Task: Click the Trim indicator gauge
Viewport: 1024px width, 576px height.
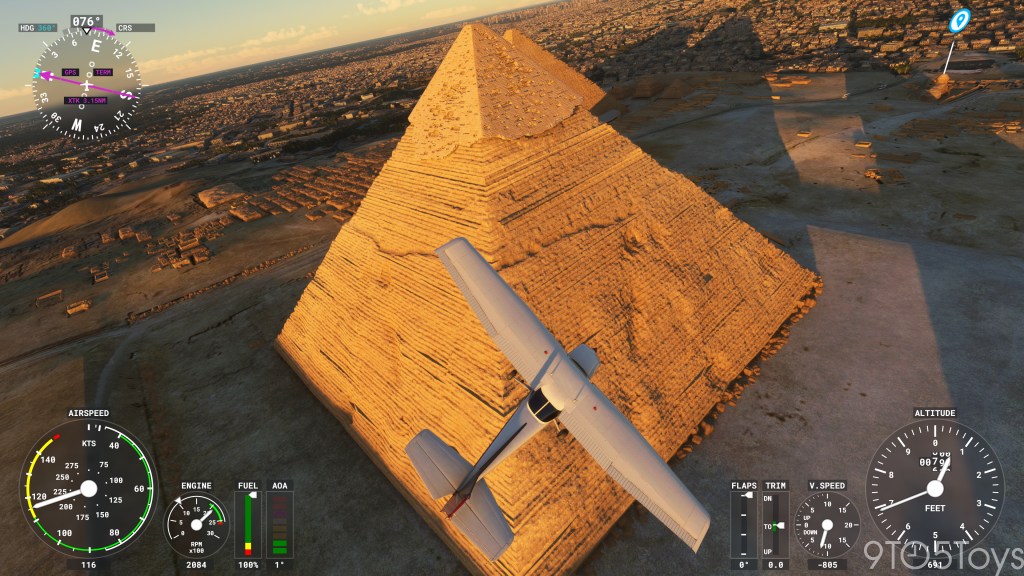Action: pyautogui.click(x=776, y=524)
